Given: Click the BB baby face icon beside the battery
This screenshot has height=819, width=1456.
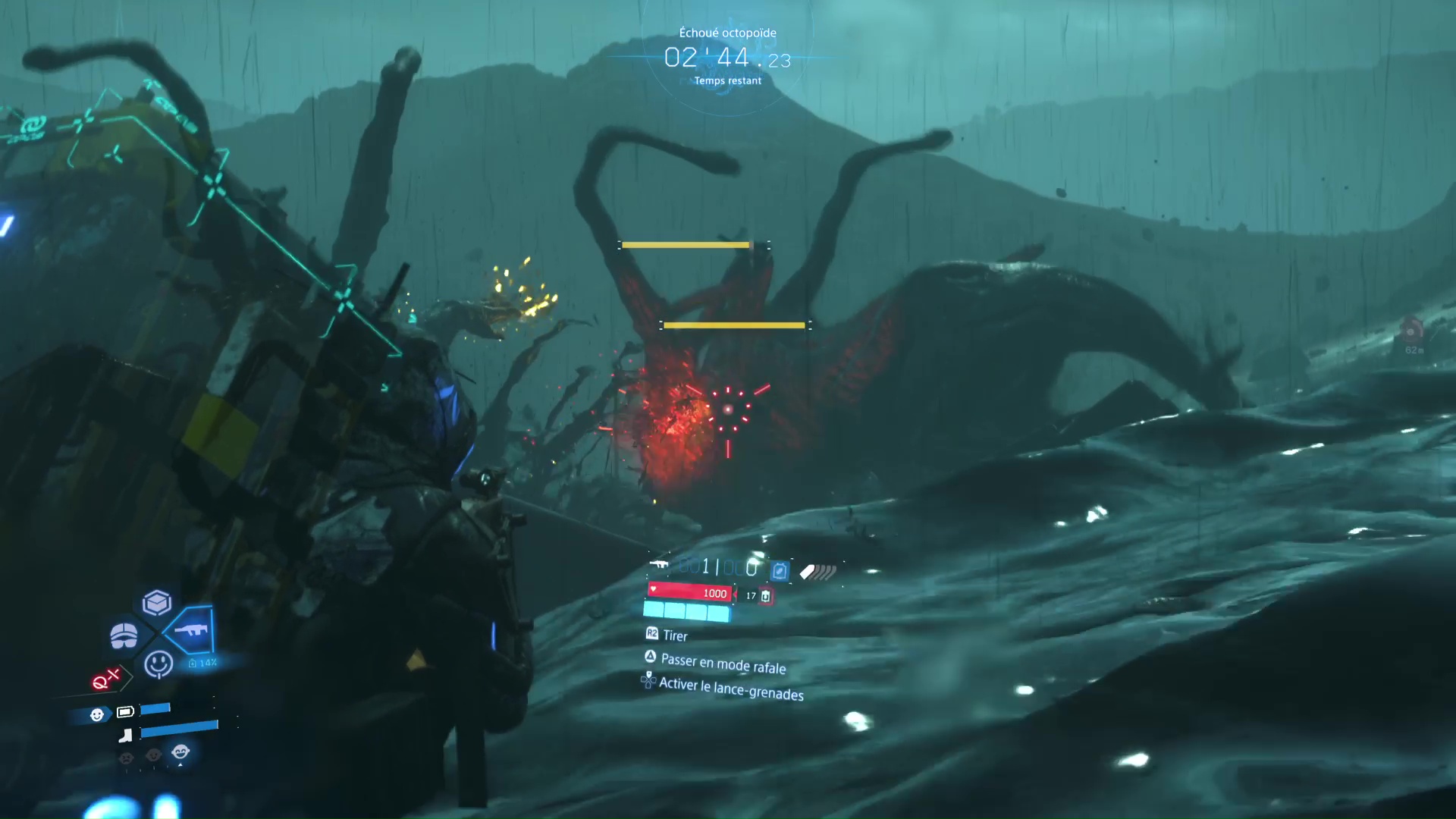Looking at the screenshot, I should 97,714.
